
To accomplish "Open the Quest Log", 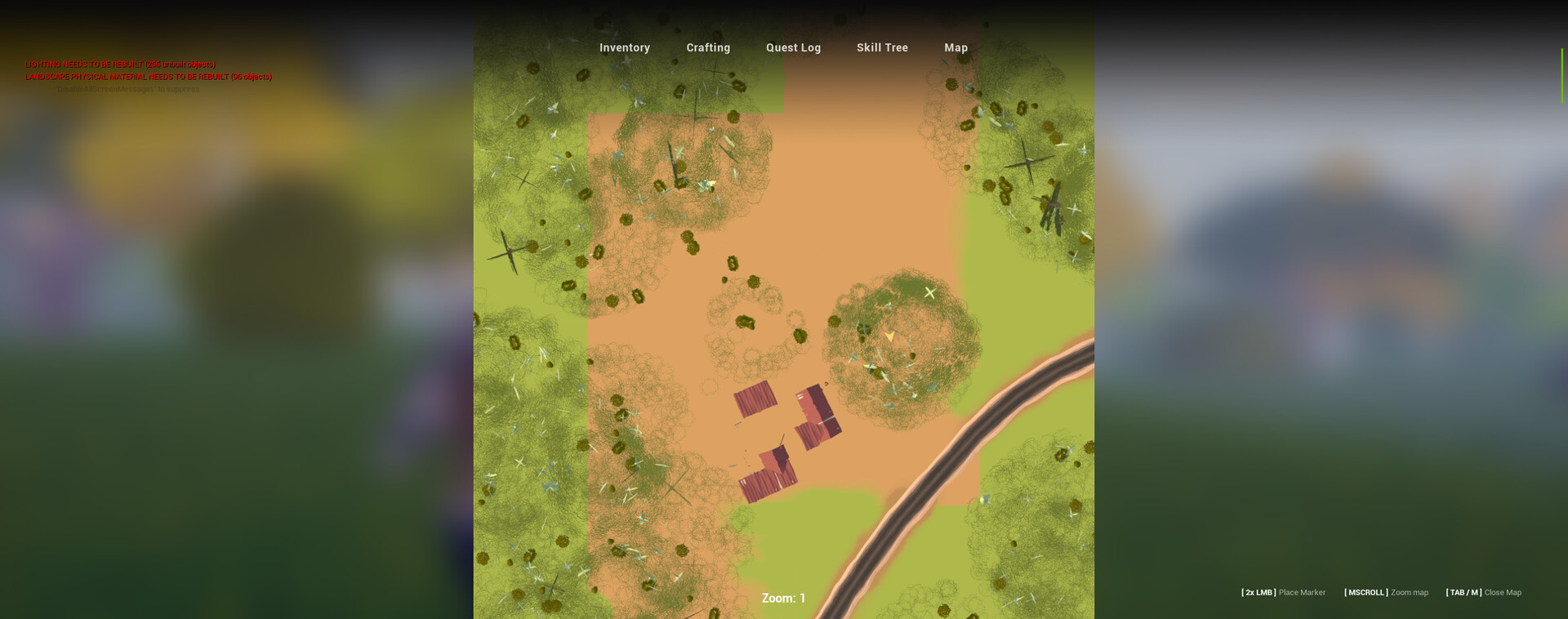I will click(x=793, y=47).
